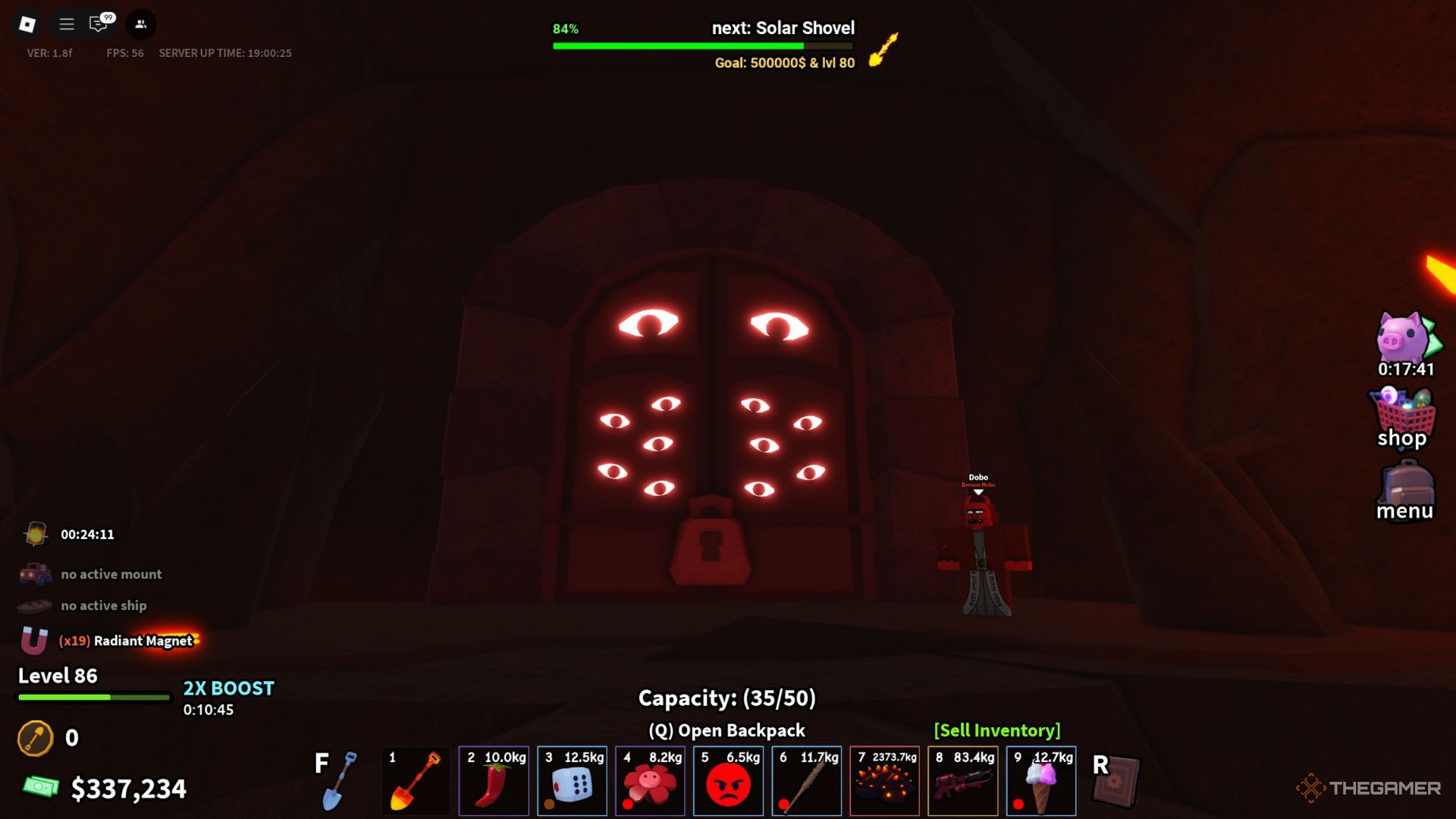
Task: Select the chili pepper 10.0kg slot
Action: click(494, 781)
